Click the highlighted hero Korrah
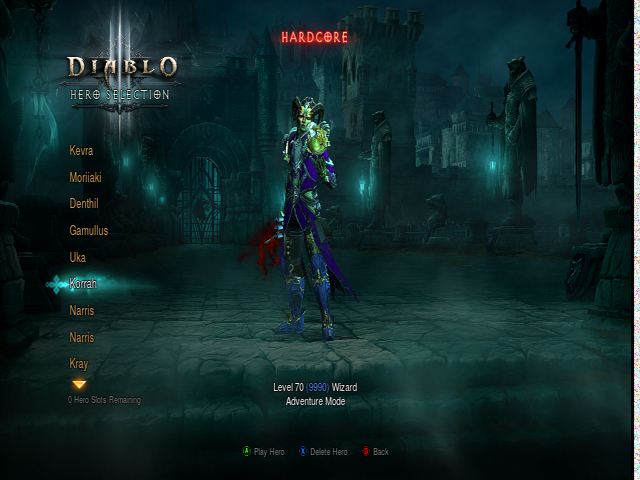The image size is (640, 480). point(83,284)
